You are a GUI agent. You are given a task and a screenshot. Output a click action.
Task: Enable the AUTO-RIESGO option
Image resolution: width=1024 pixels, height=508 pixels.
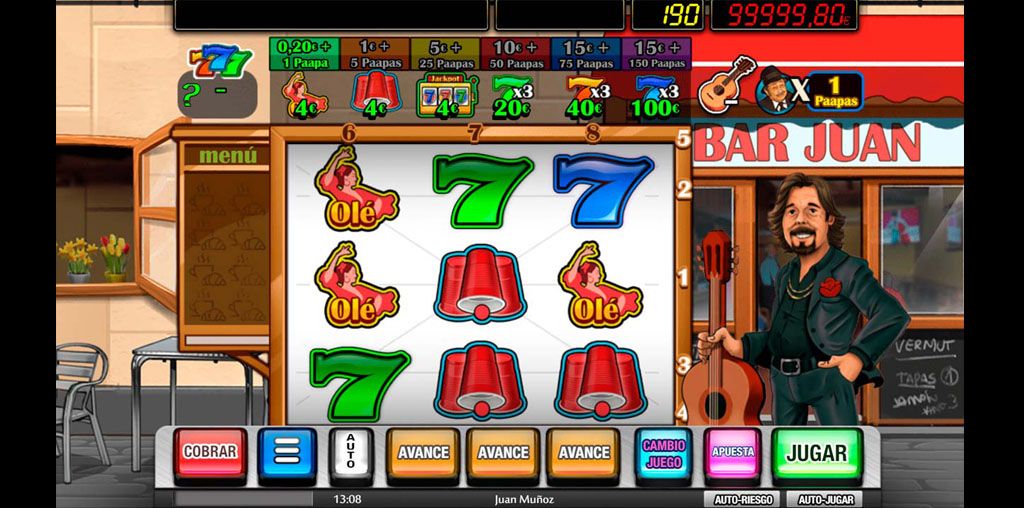741,499
